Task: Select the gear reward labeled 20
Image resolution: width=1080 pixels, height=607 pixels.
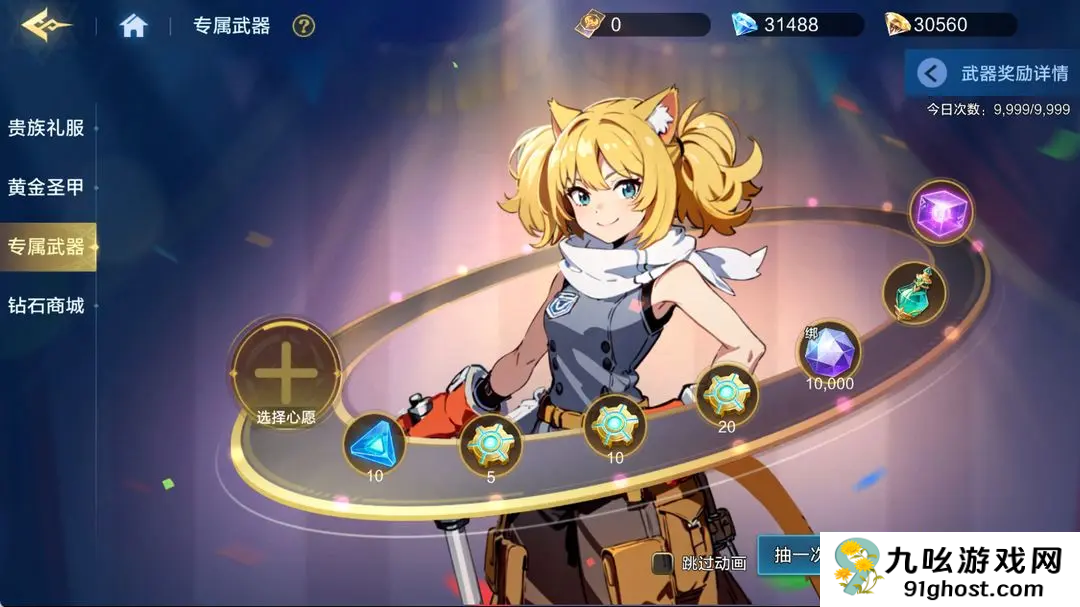Action: pyautogui.click(x=726, y=394)
